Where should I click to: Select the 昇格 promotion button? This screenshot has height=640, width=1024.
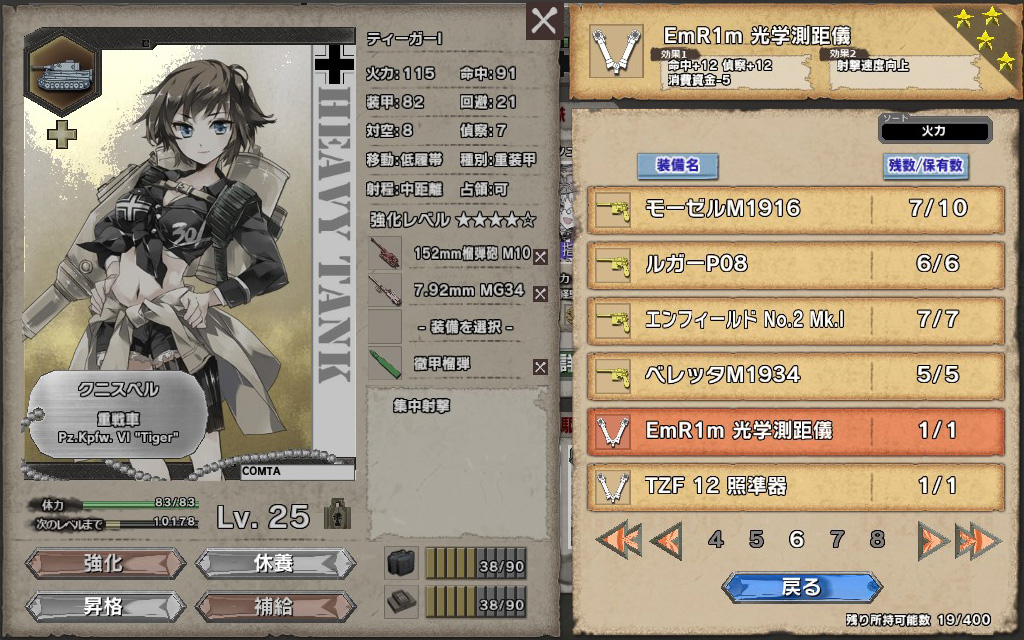click(x=104, y=606)
